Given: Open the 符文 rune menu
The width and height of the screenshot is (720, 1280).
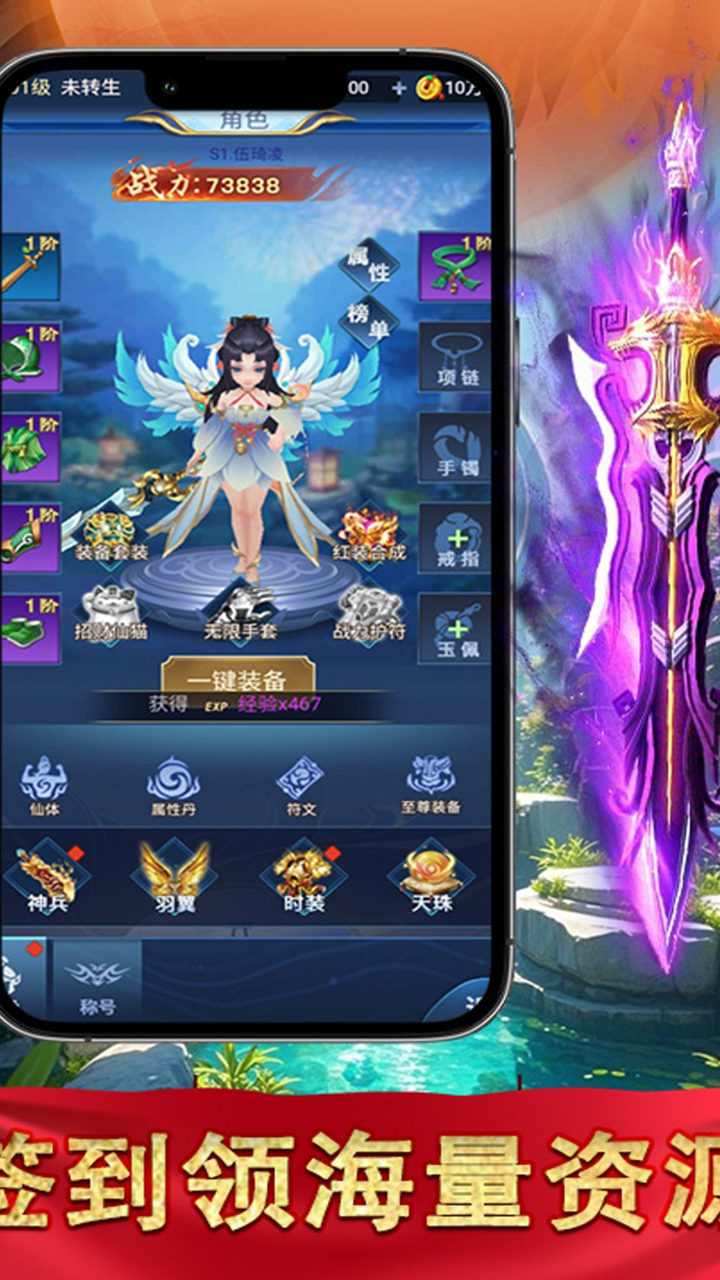Looking at the screenshot, I should click(300, 785).
